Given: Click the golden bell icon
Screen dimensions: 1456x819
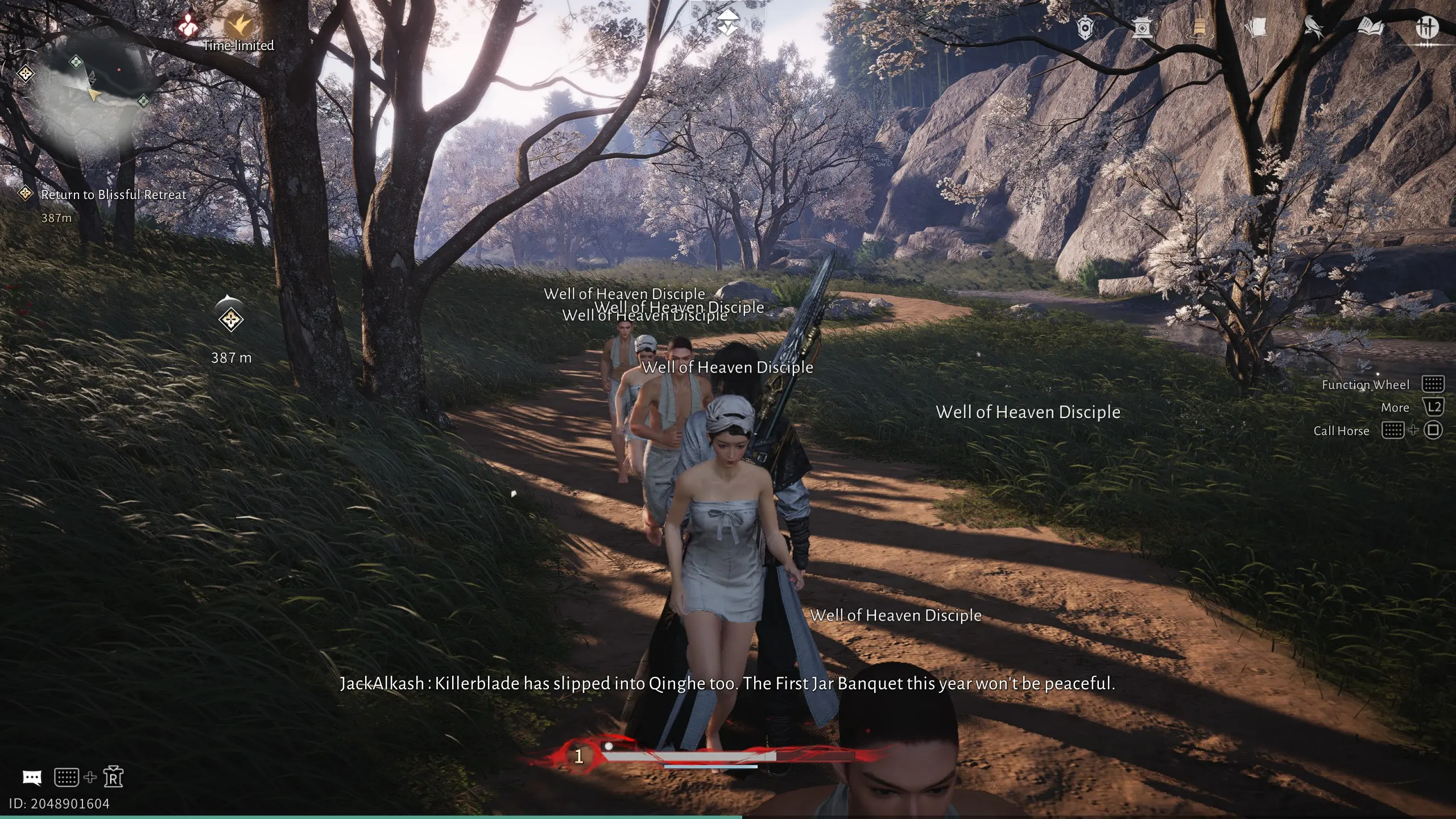Looking at the screenshot, I should (1199, 27).
